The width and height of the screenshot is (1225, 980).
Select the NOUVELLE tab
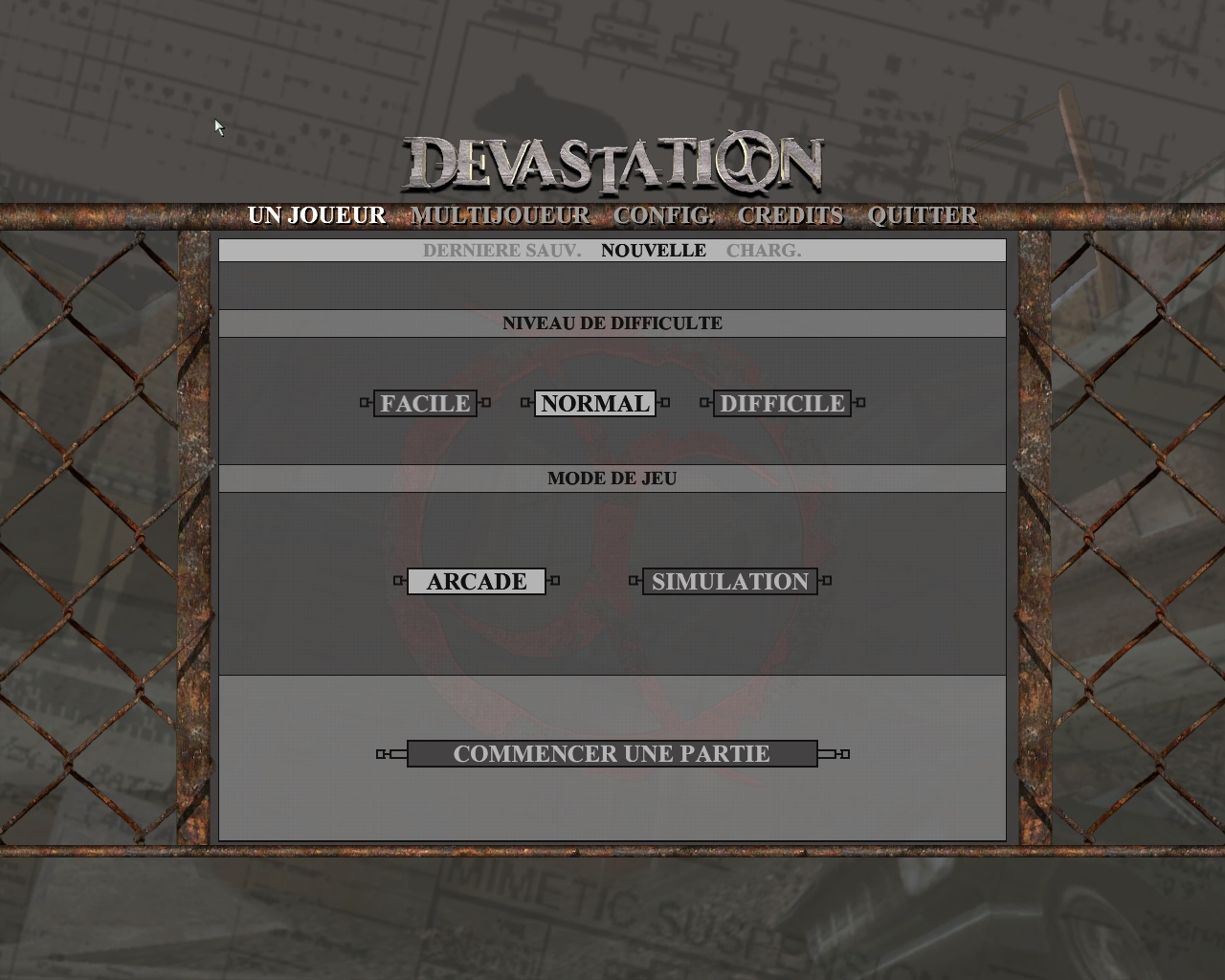point(654,250)
